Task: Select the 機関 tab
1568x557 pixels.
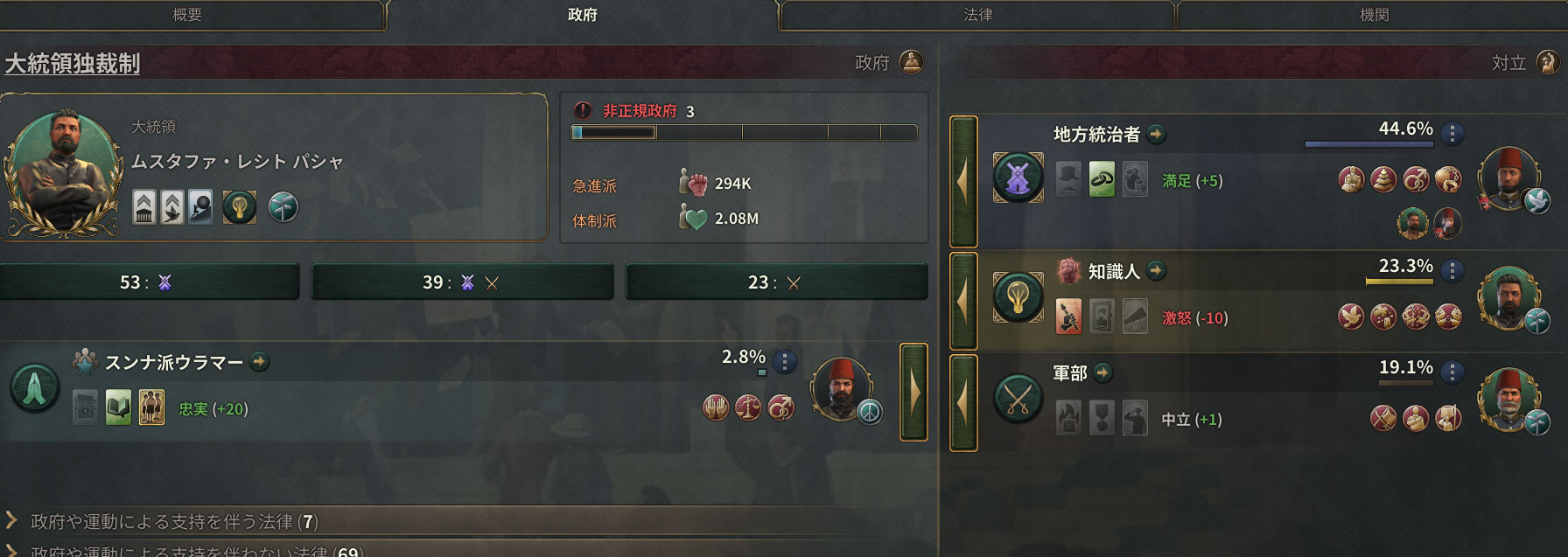Action: point(1374,15)
